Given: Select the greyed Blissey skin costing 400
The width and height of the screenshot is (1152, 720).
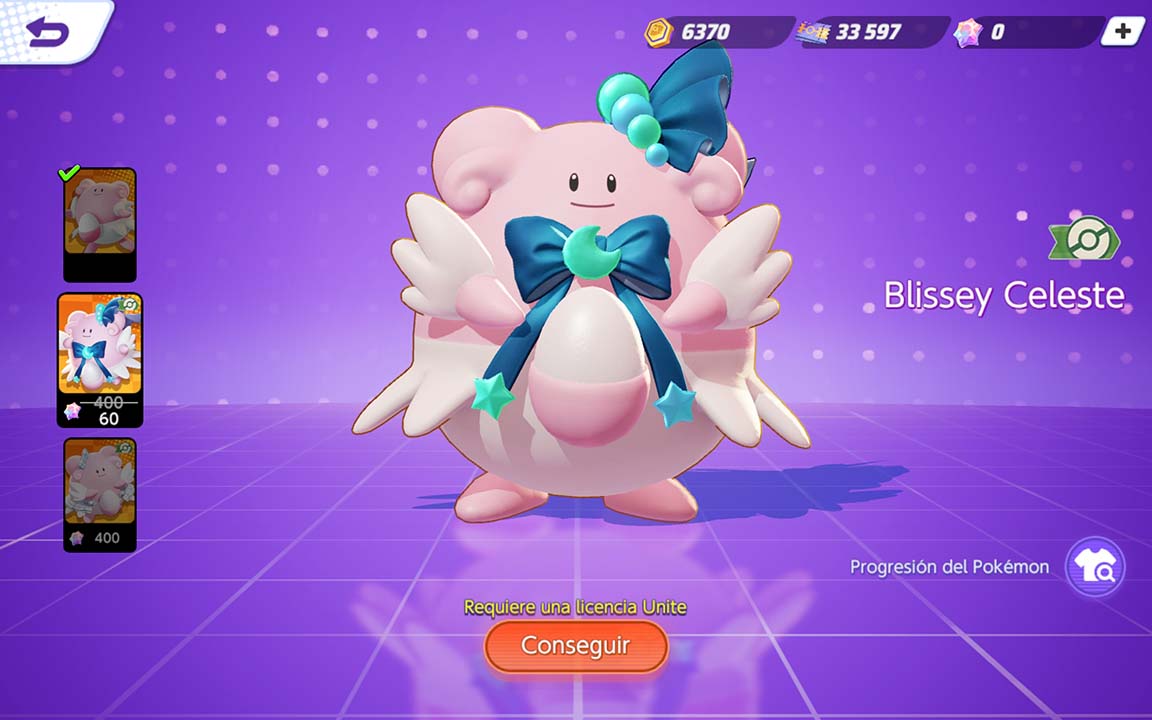Looking at the screenshot, I should (x=100, y=494).
